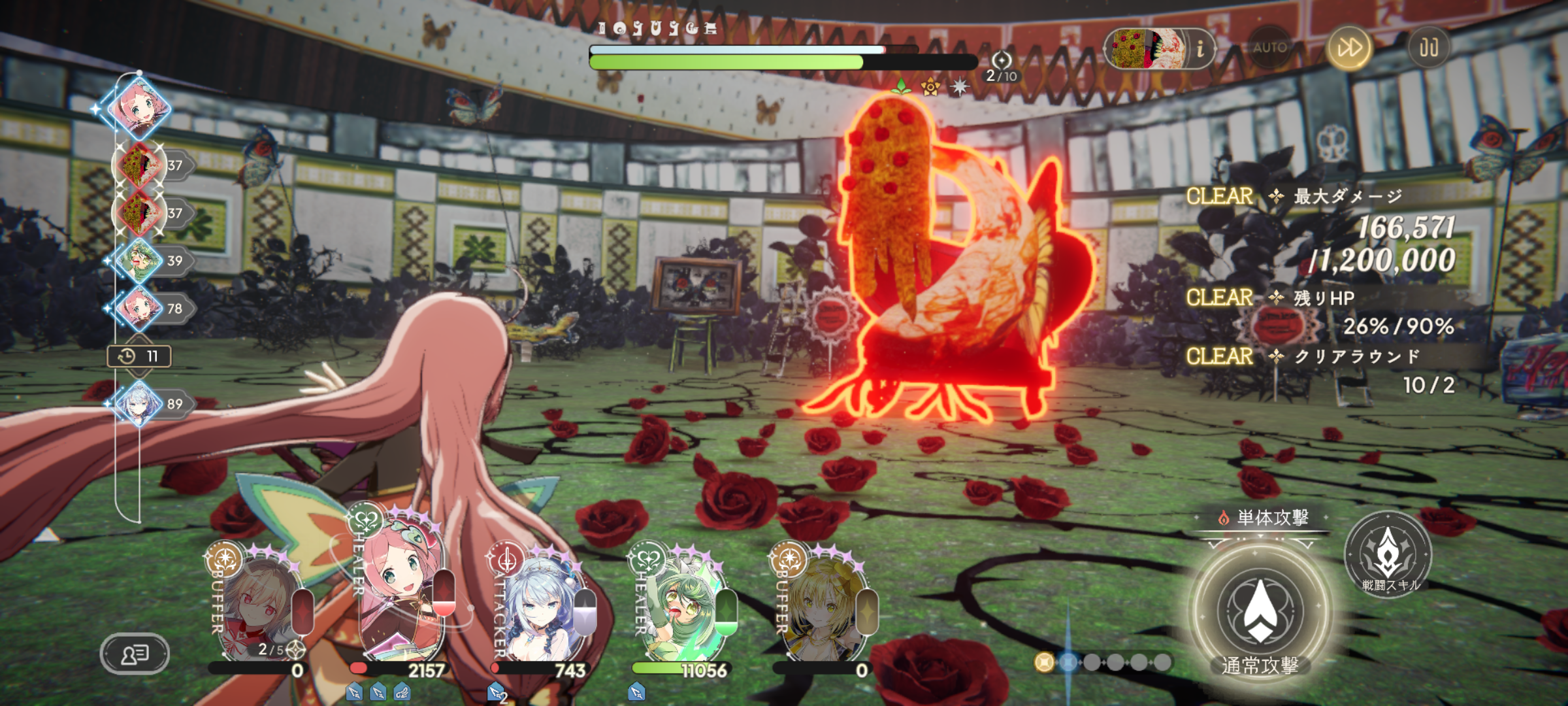The width and height of the screenshot is (1568, 706).
Task: Use the 通常攻撃 normal attack
Action: tap(1260, 611)
